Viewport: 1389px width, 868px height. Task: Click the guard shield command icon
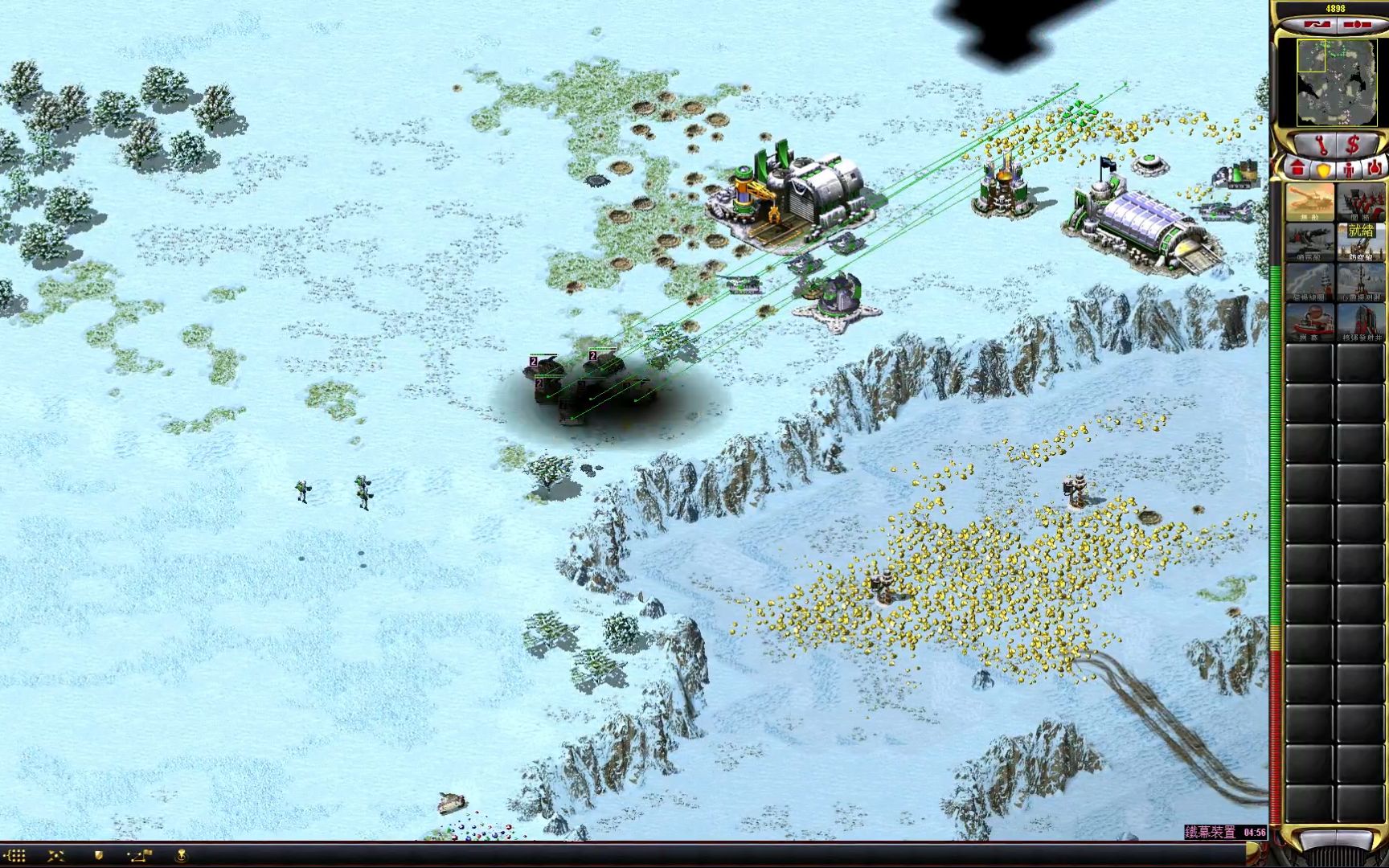click(x=98, y=856)
